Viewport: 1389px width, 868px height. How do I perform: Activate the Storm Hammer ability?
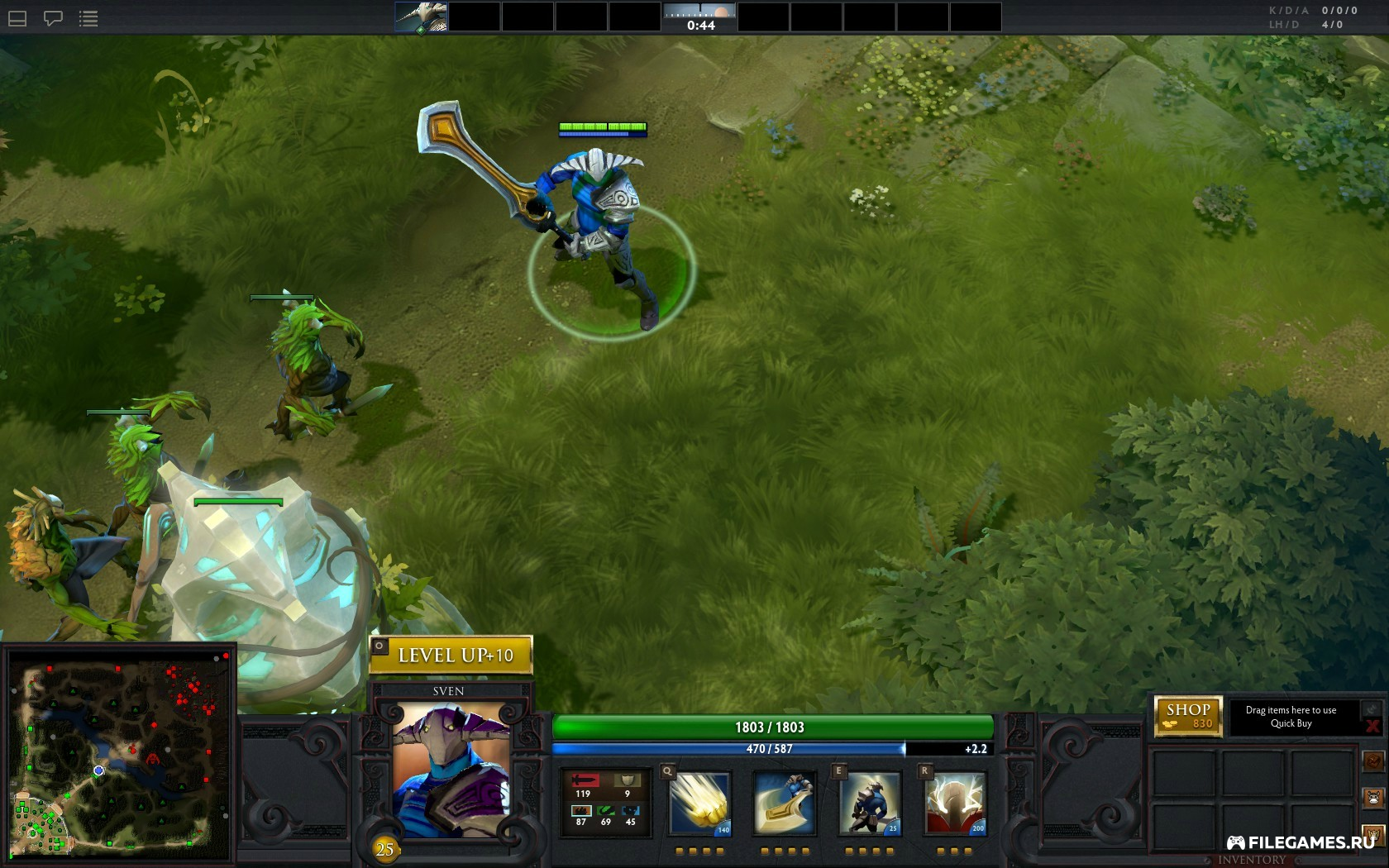click(x=699, y=804)
